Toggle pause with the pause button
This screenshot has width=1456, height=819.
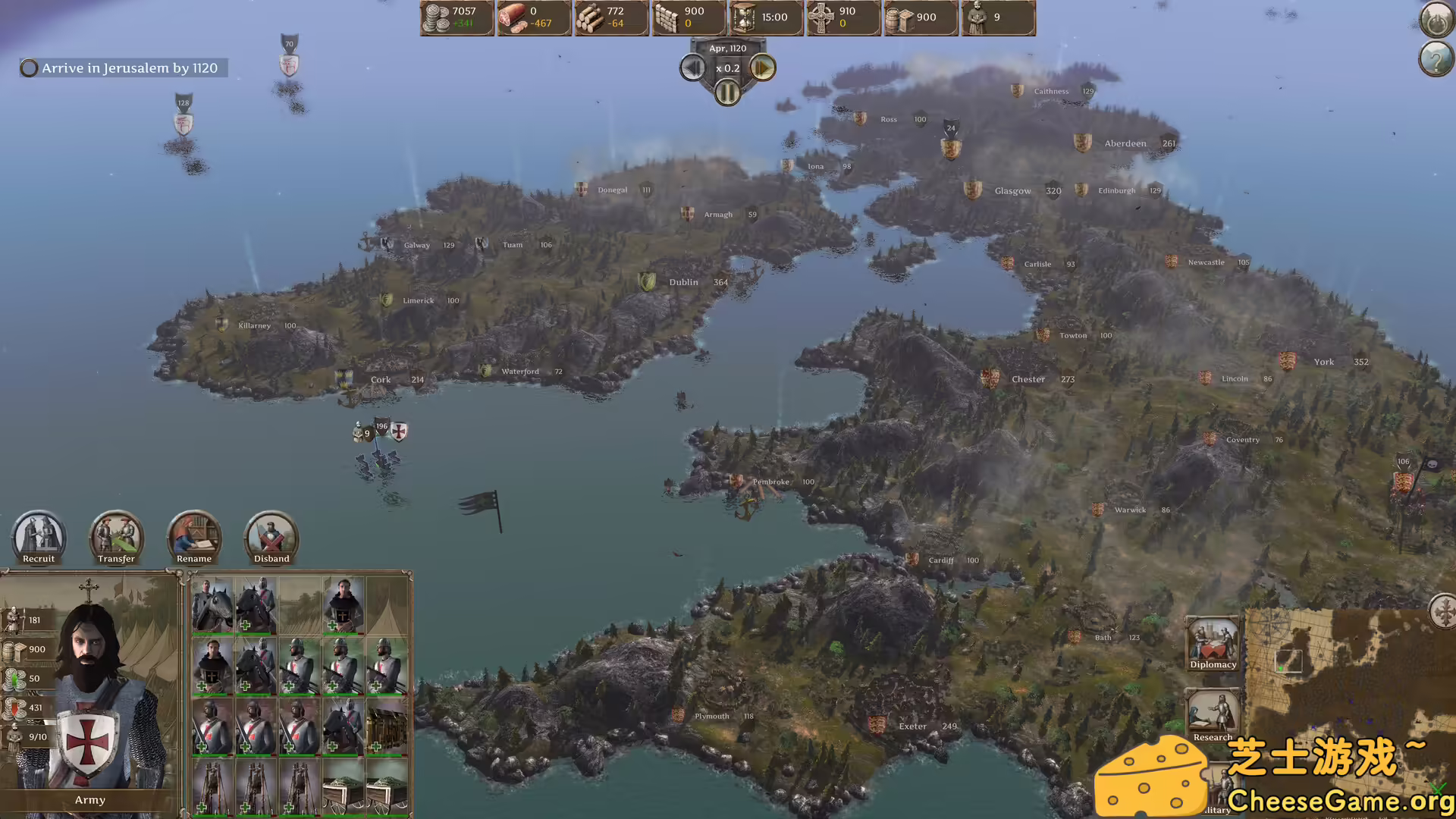[x=727, y=93]
